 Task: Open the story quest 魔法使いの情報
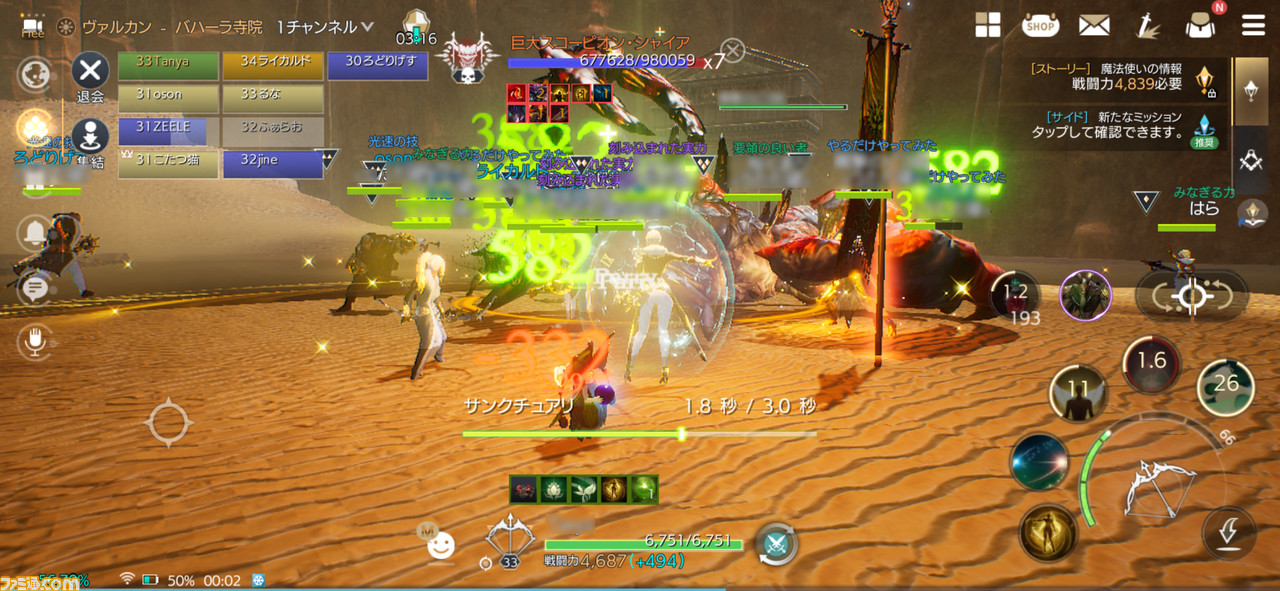coord(1112,76)
